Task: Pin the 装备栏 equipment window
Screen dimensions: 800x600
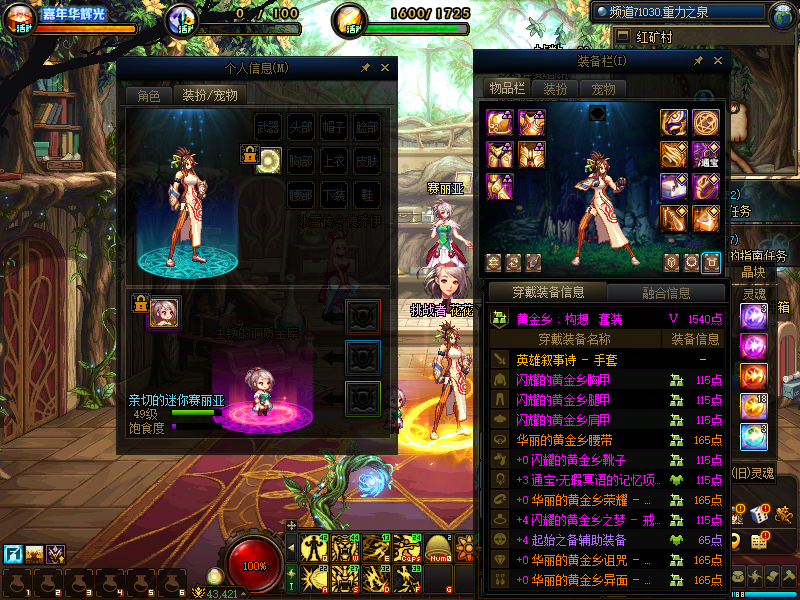Action: [x=697, y=61]
